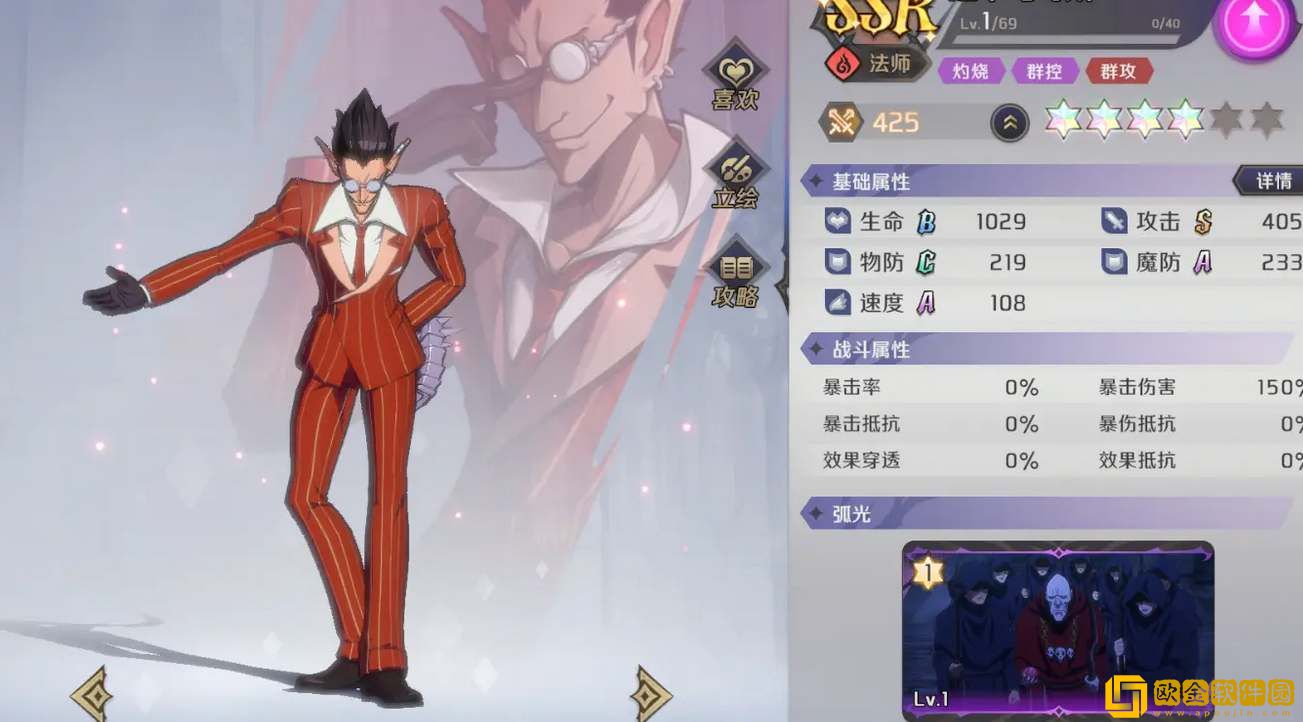Open the 攻略 guide icon

[737, 268]
